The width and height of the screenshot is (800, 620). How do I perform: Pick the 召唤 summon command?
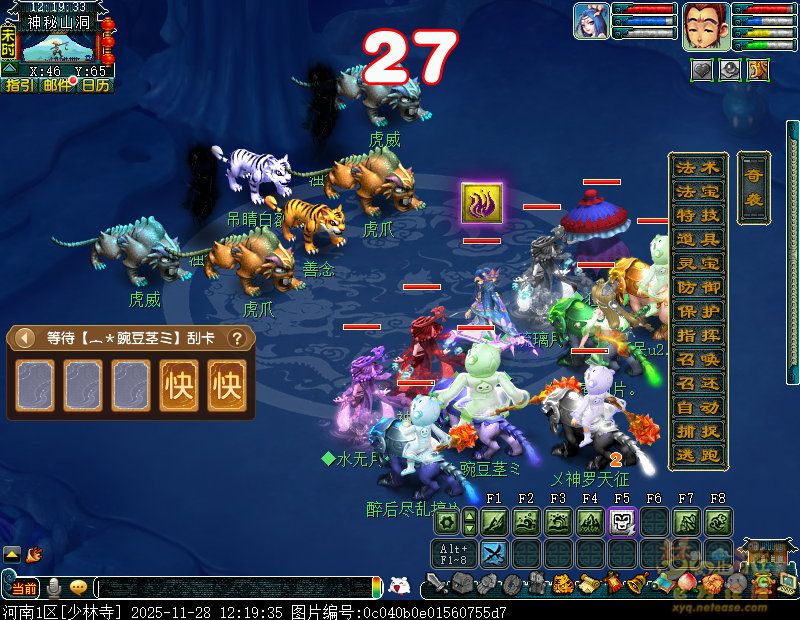pyautogui.click(x=698, y=359)
